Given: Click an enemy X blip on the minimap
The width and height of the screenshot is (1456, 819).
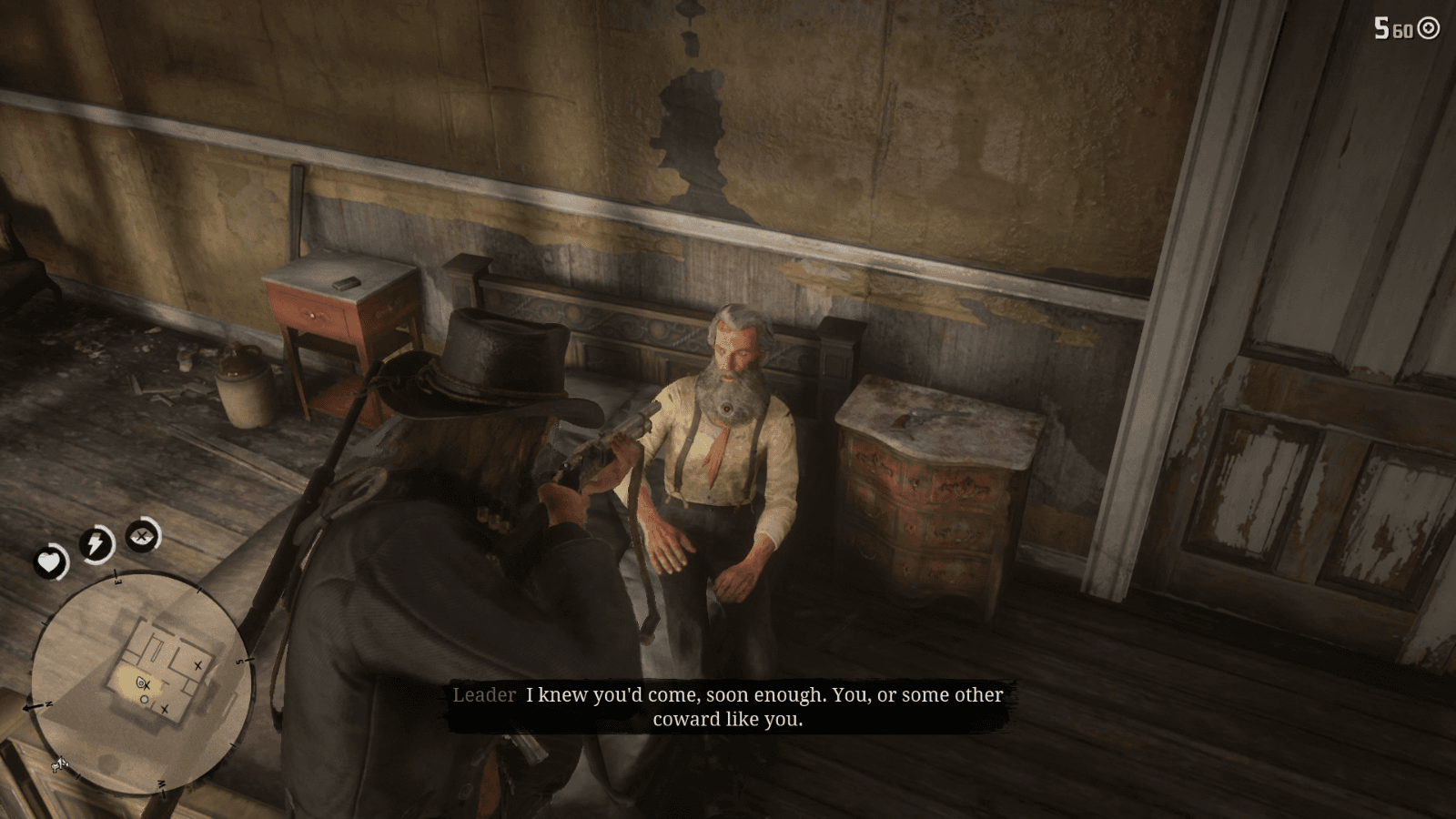Looking at the screenshot, I should pyautogui.click(x=198, y=666).
